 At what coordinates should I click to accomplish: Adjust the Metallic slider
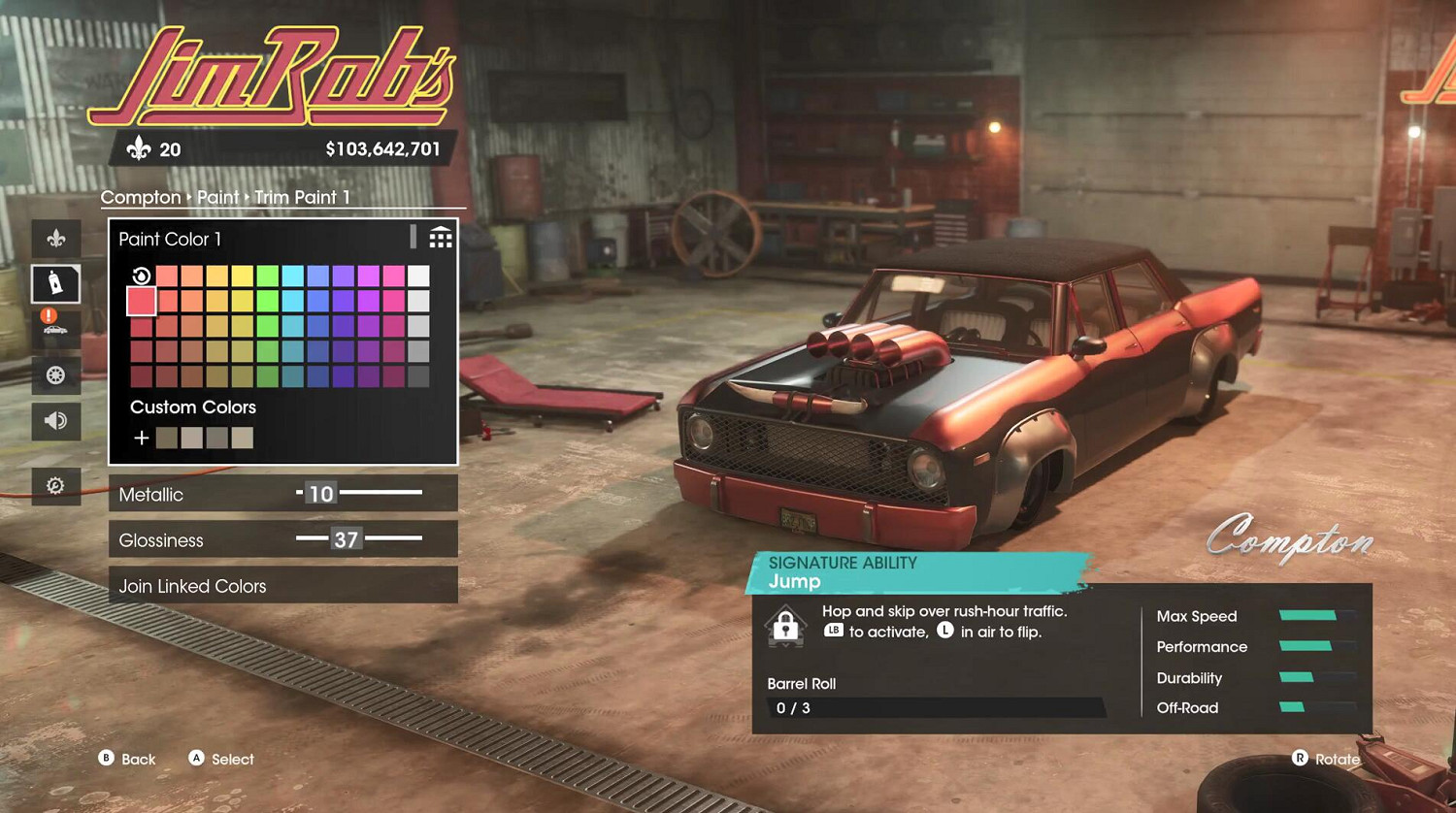(x=359, y=493)
